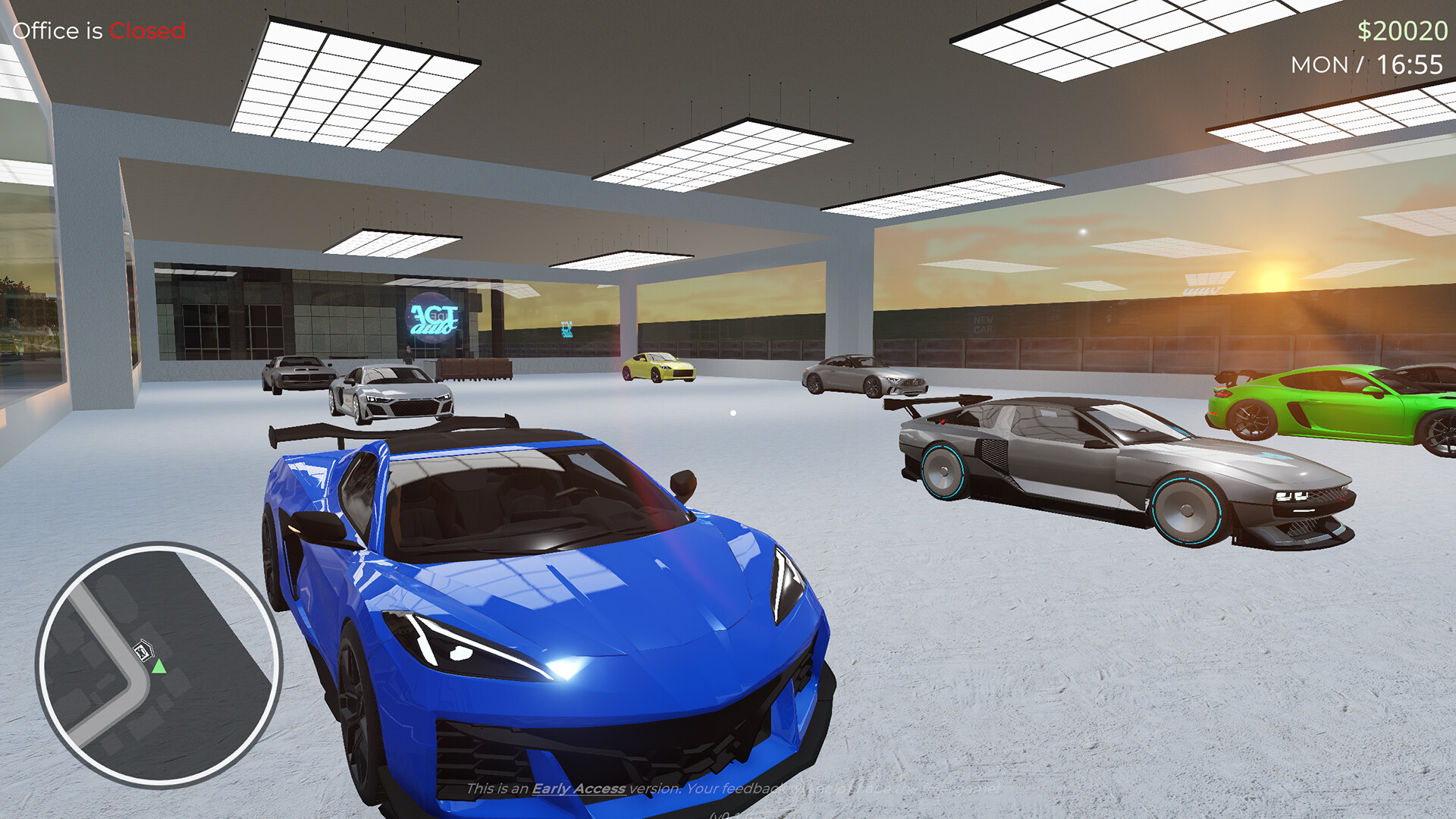Select the dealership house icon on minimap
Image resolution: width=1456 pixels, height=819 pixels.
[144, 651]
